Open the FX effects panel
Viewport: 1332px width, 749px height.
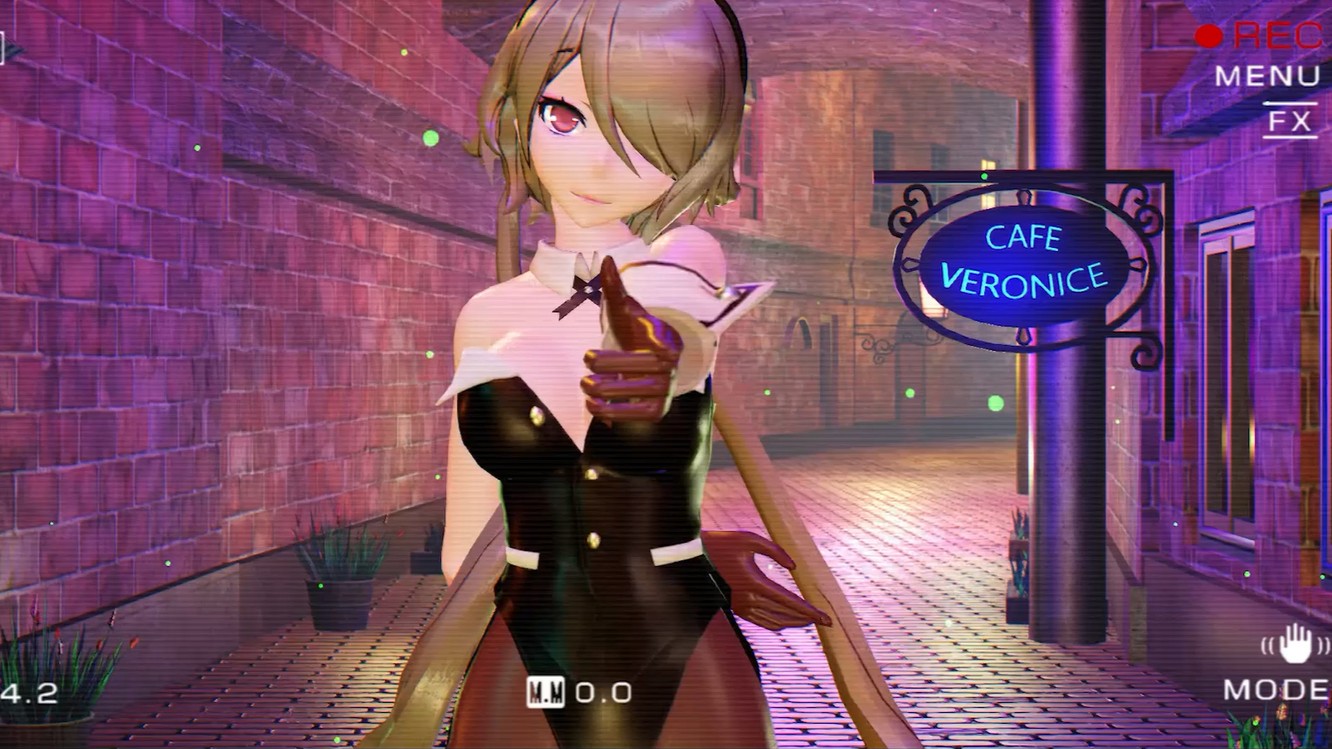(x=1289, y=123)
